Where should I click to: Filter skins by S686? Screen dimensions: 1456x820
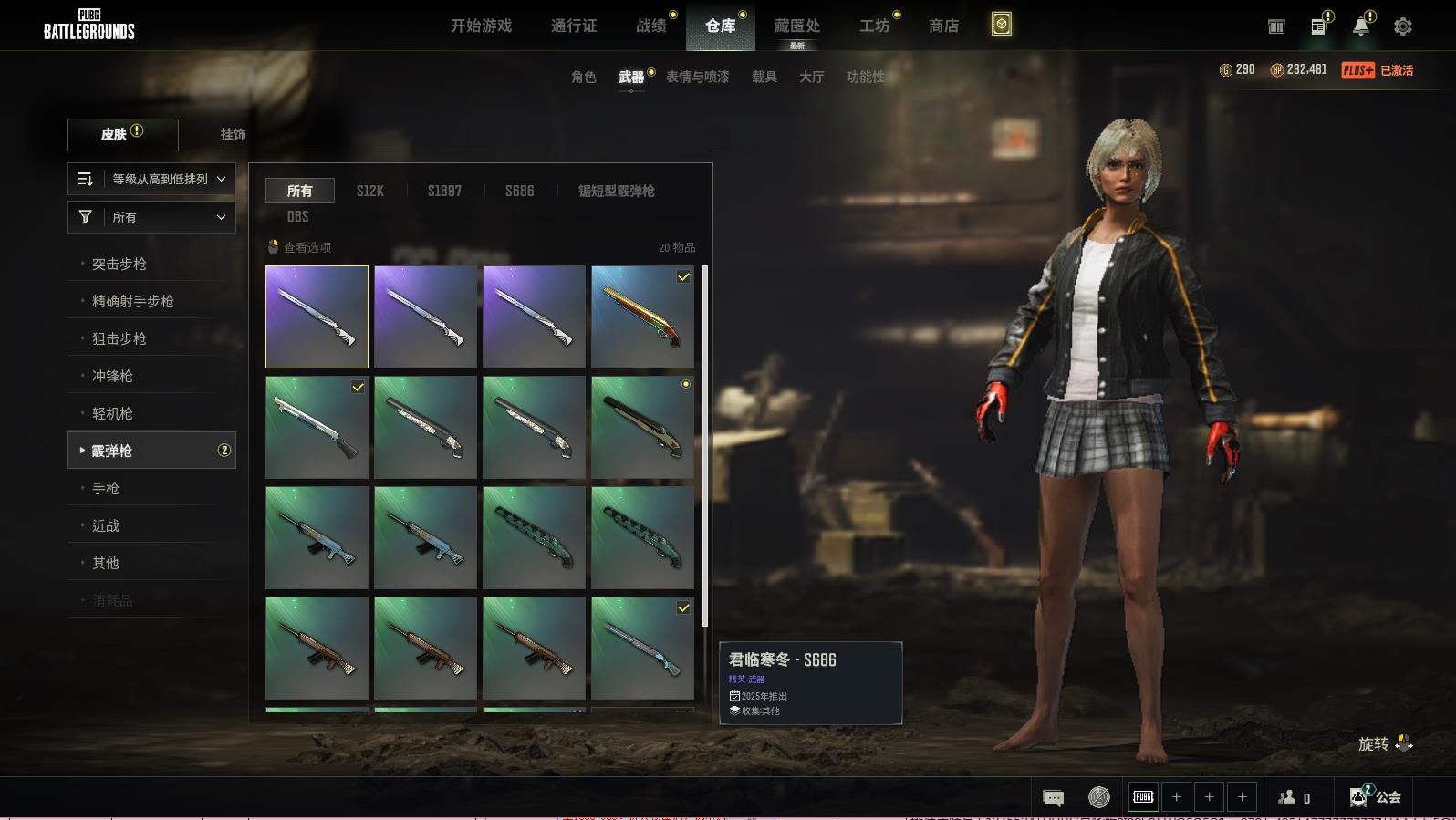[x=520, y=191]
